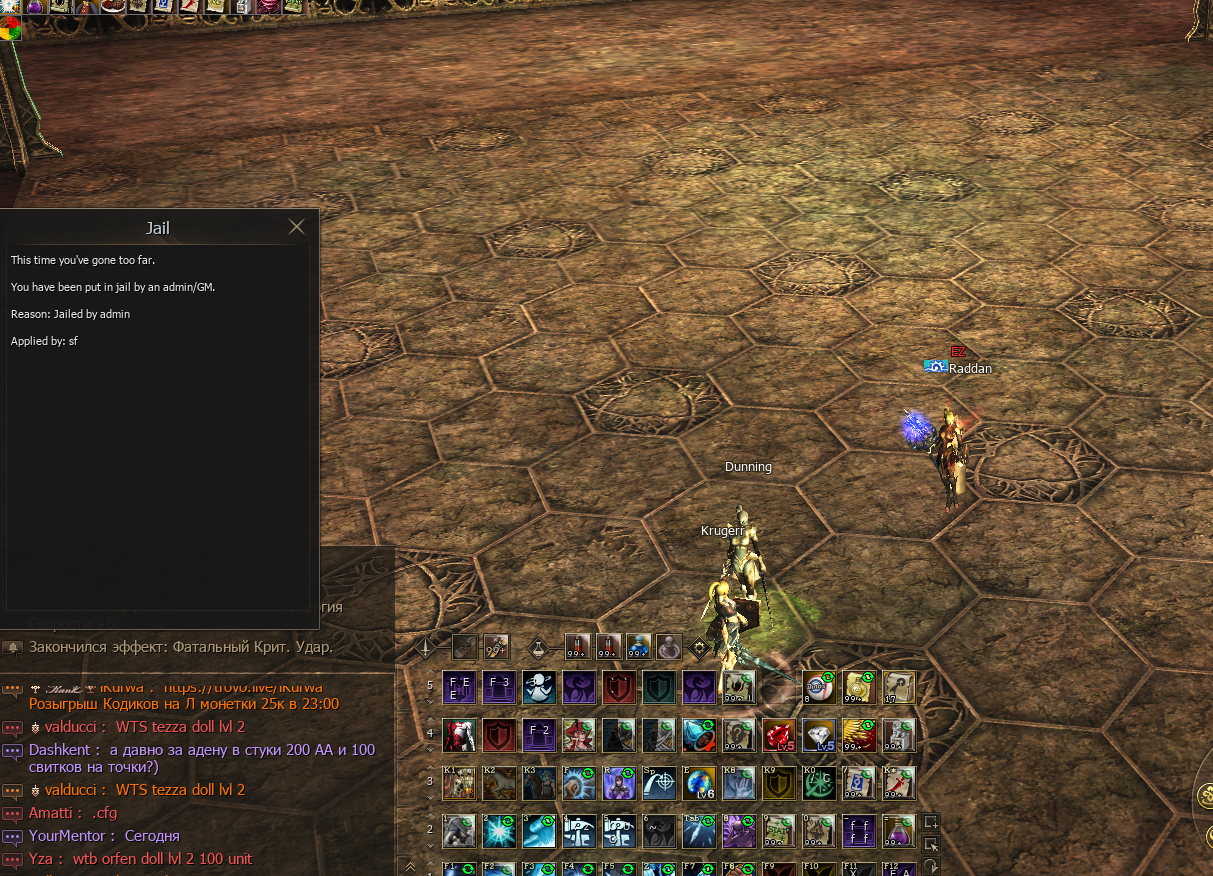Select the crosshair target skill
Image resolution: width=1213 pixels, height=876 pixels.
[658, 782]
